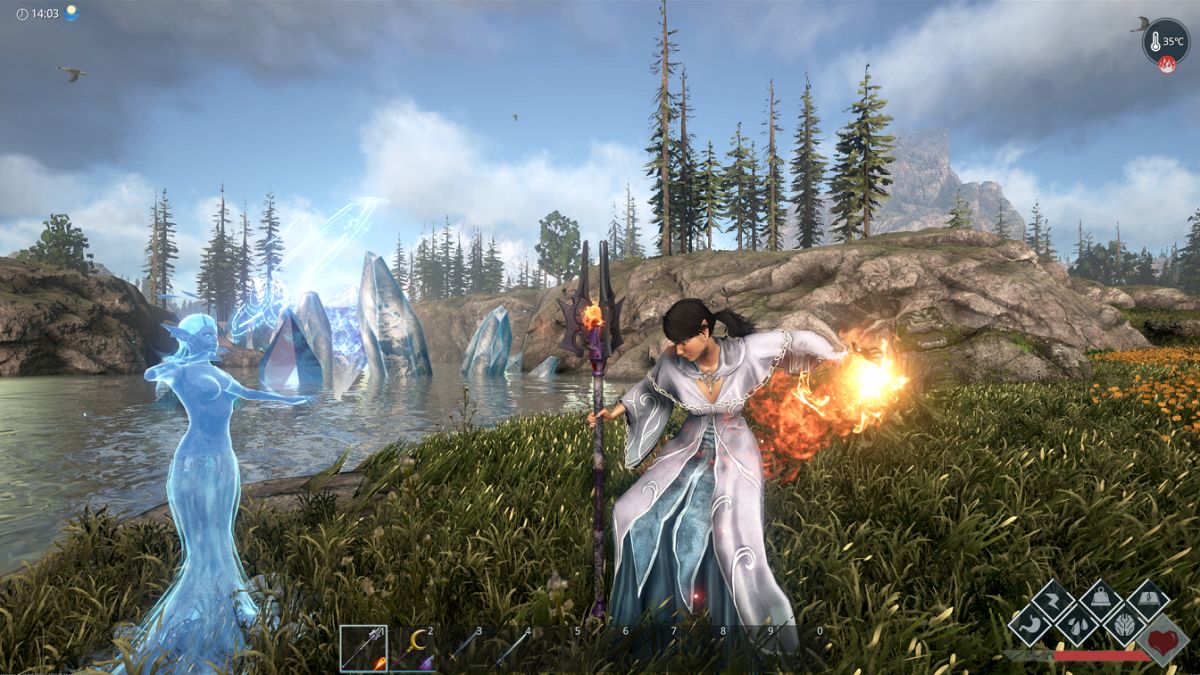Click the open book status icon
1200x675 pixels.
[1148, 601]
